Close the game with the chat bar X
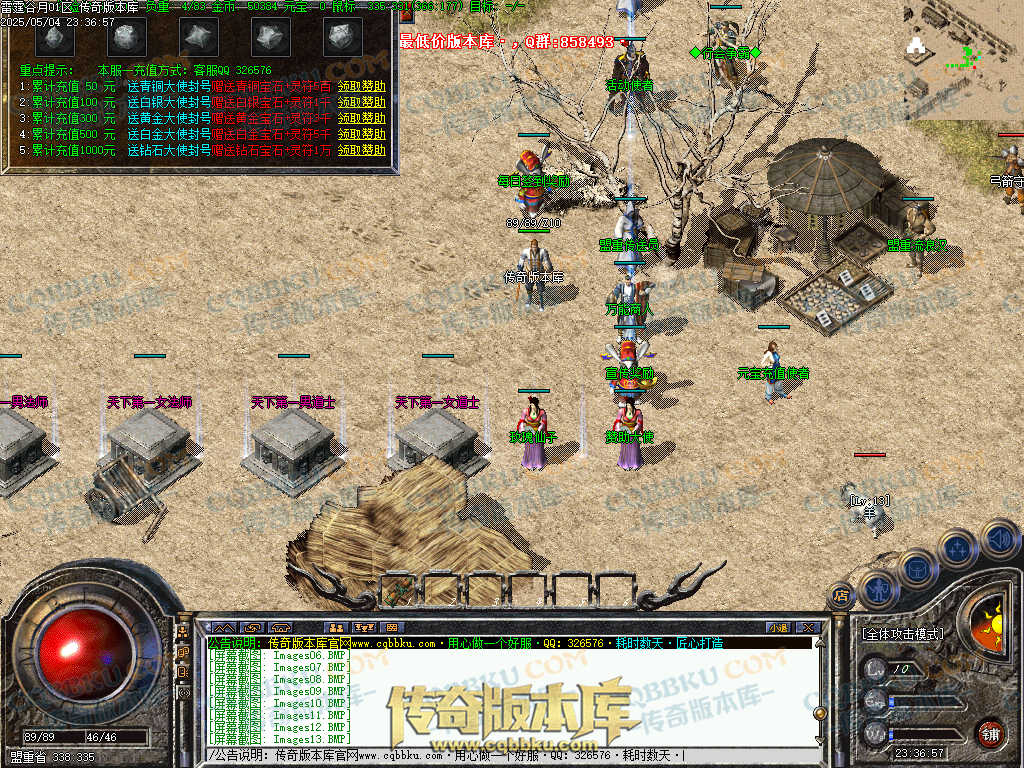The width and height of the screenshot is (1024, 768). pos(809,628)
